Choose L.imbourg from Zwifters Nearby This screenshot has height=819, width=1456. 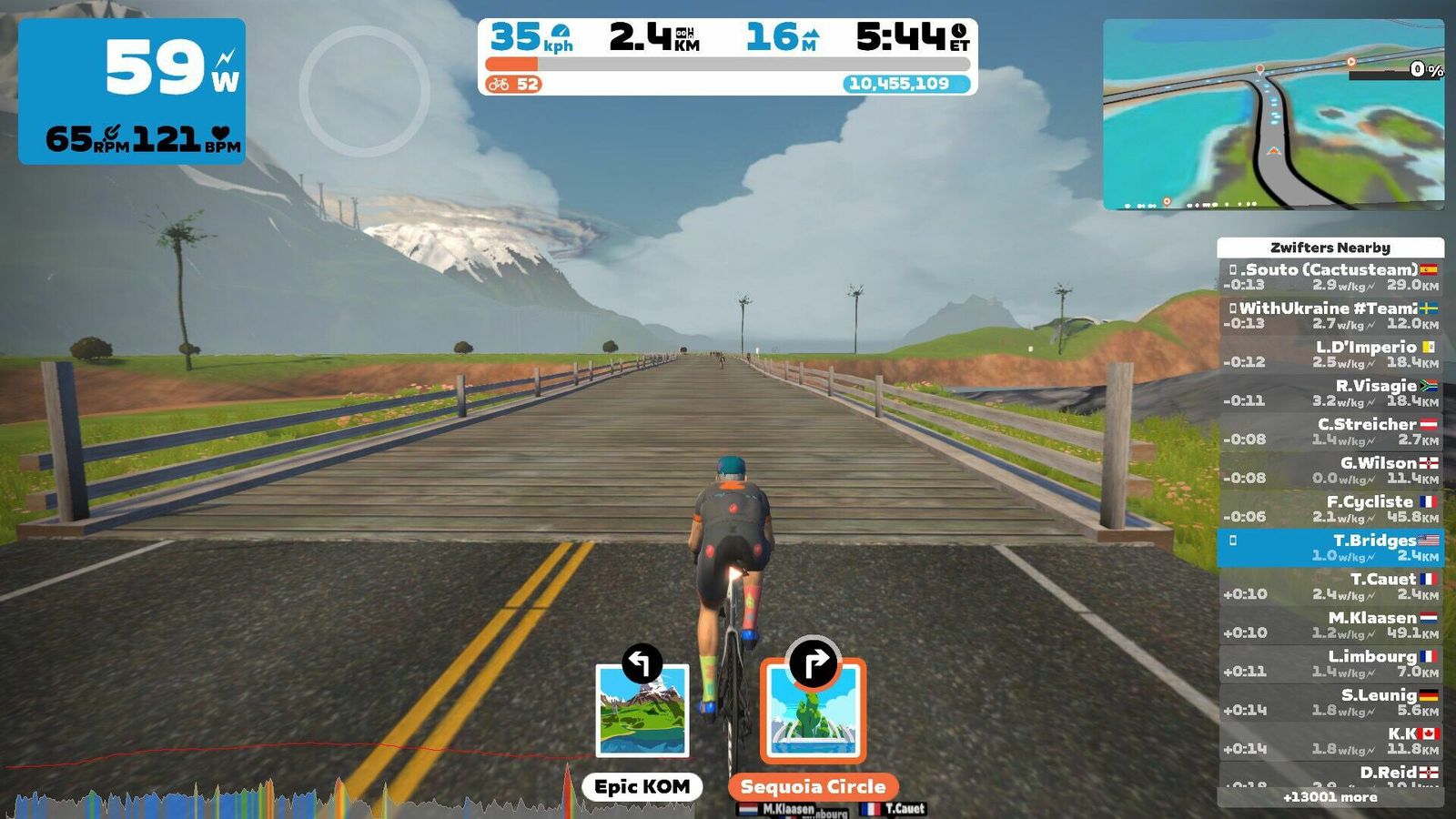coord(1330,663)
